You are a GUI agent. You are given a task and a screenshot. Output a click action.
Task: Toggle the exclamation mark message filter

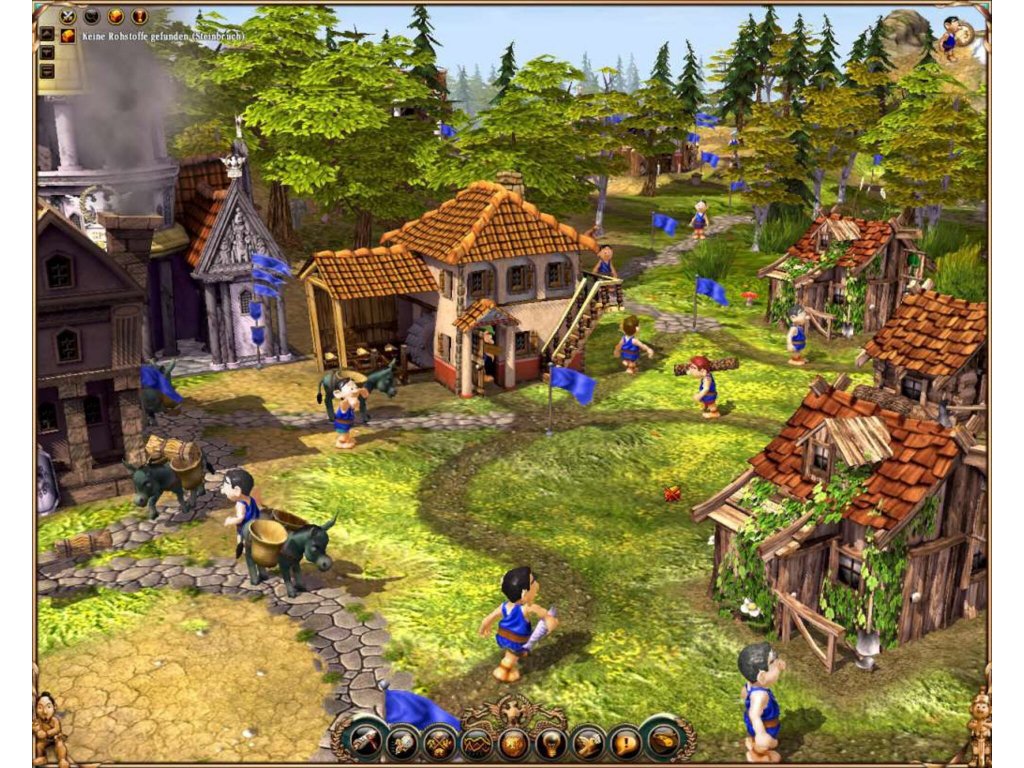[x=139, y=16]
